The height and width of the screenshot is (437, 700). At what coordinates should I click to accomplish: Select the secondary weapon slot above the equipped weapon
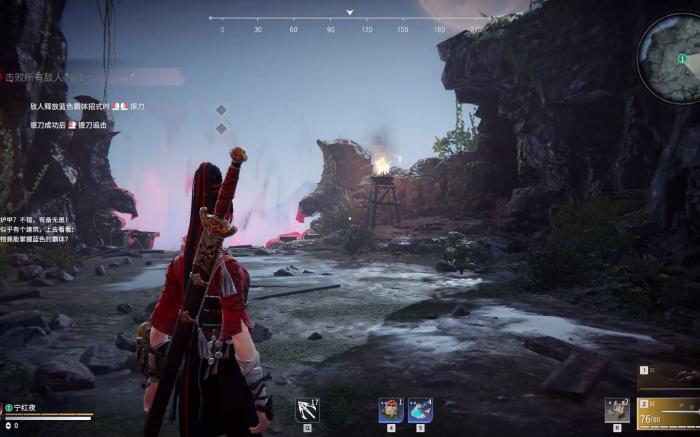[668, 376]
